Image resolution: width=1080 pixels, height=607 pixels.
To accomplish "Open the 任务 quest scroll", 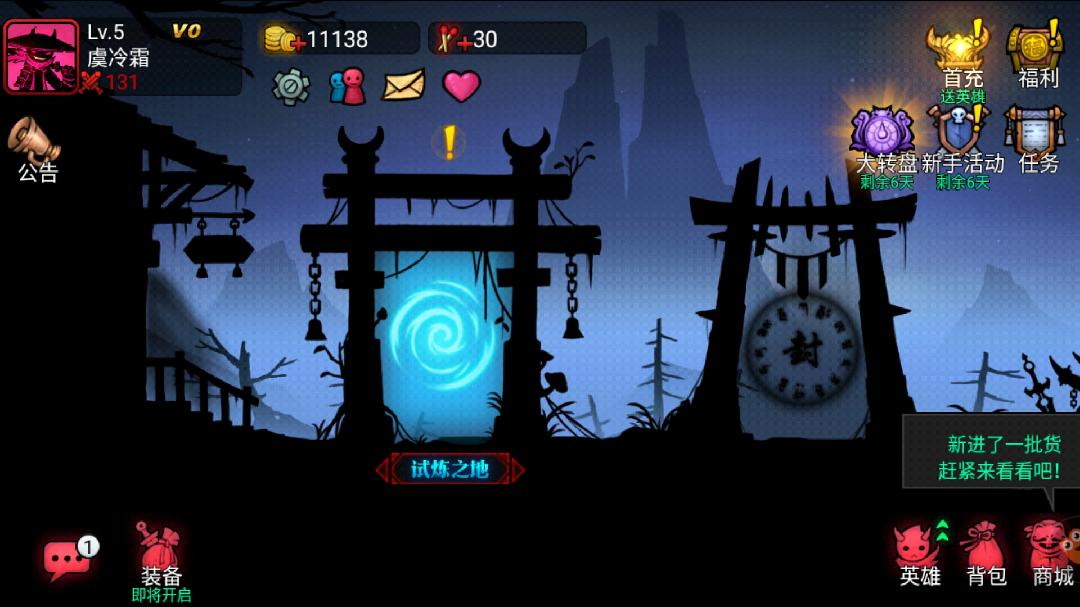I will click(x=1037, y=142).
